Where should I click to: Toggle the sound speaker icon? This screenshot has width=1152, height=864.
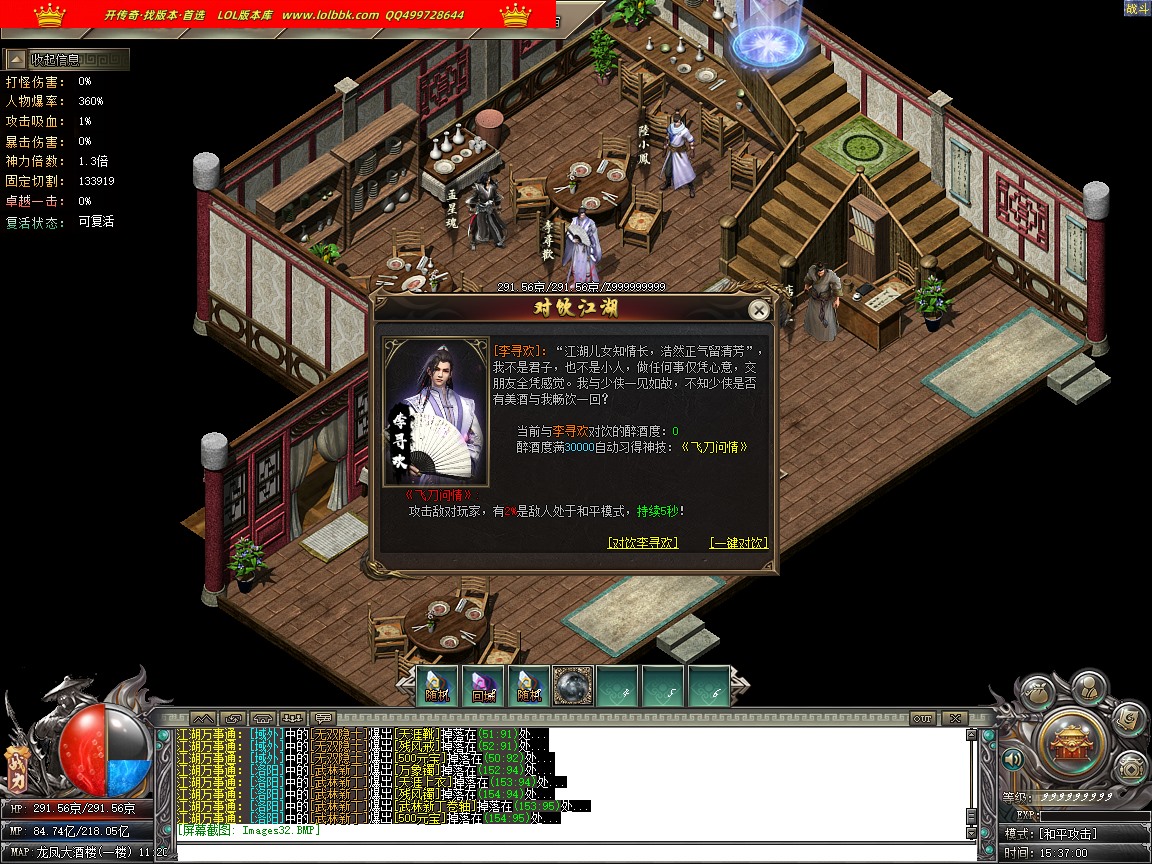pos(1013,760)
